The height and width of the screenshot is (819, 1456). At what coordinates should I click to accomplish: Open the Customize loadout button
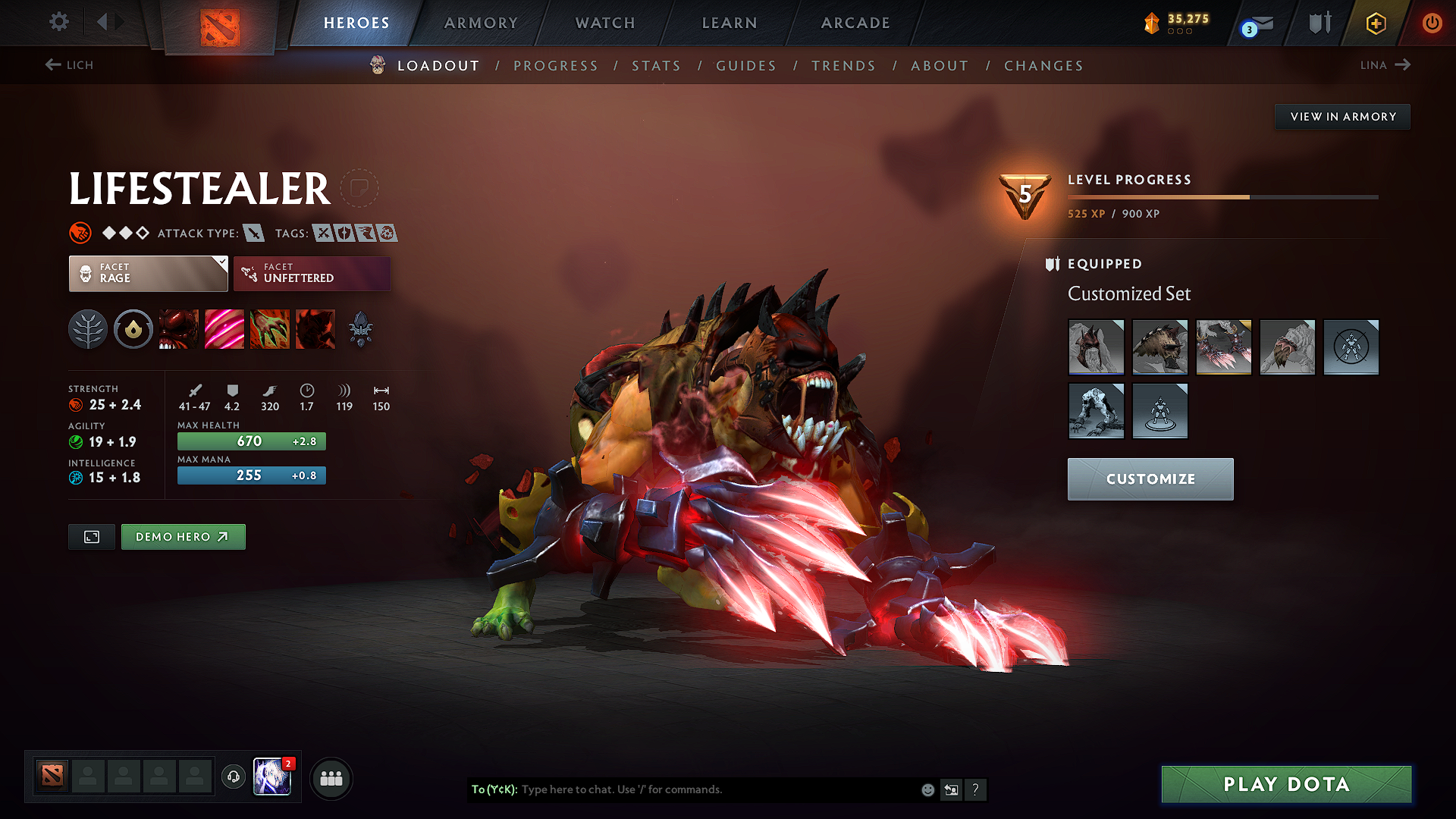1150,479
